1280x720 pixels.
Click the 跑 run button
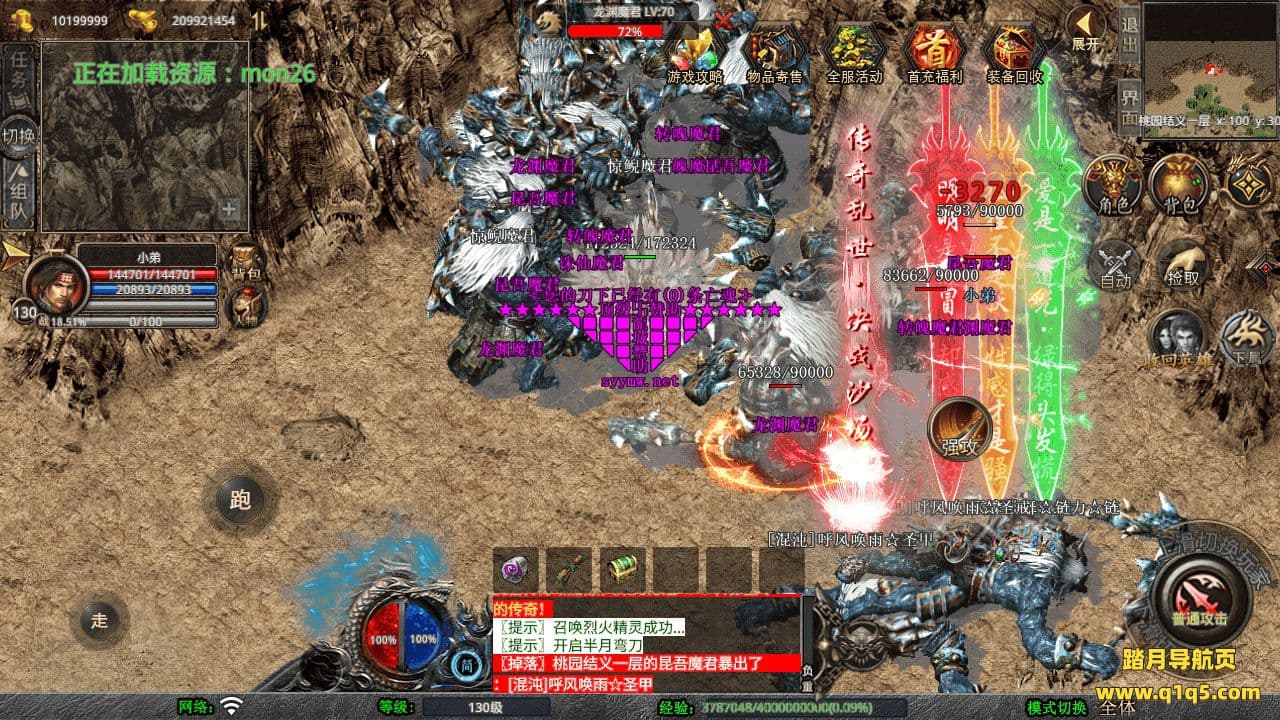click(x=240, y=499)
